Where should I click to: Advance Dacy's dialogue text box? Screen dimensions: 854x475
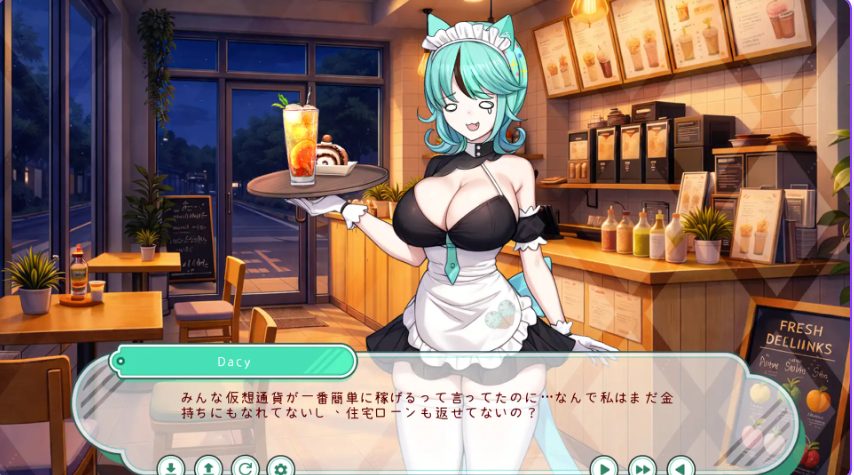(x=420, y=410)
